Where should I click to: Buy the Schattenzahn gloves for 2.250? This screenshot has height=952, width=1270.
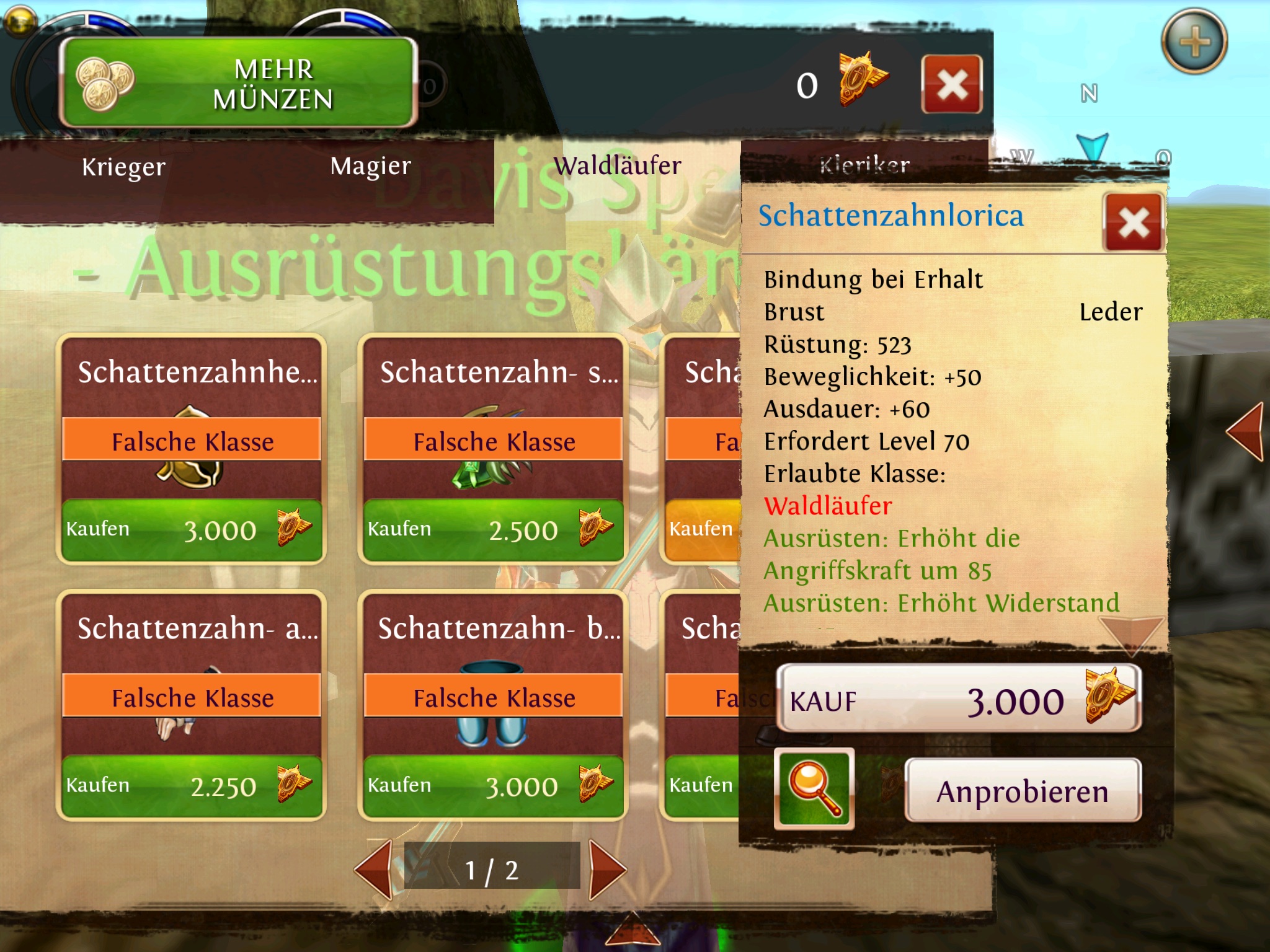point(192,786)
